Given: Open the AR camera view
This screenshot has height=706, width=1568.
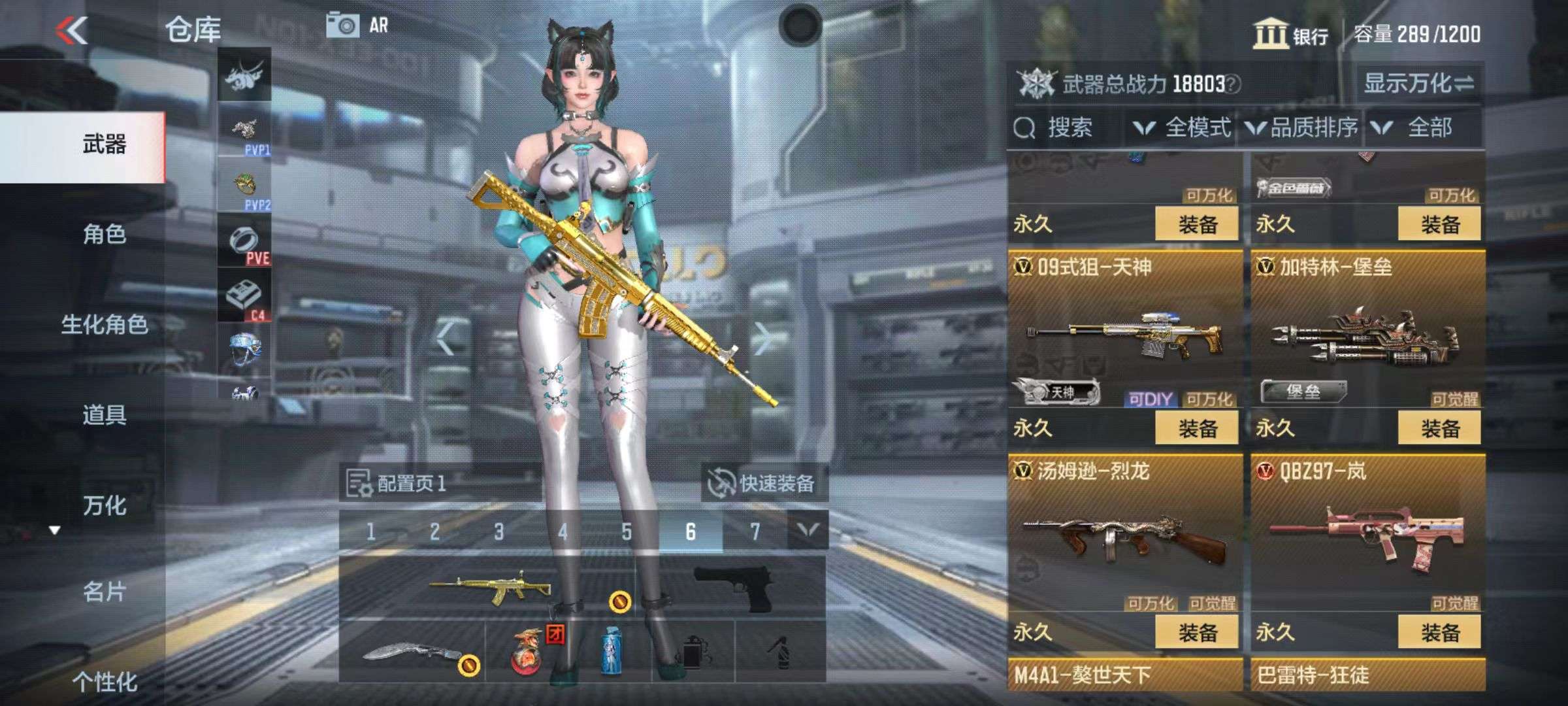Looking at the screenshot, I should click(x=357, y=25).
